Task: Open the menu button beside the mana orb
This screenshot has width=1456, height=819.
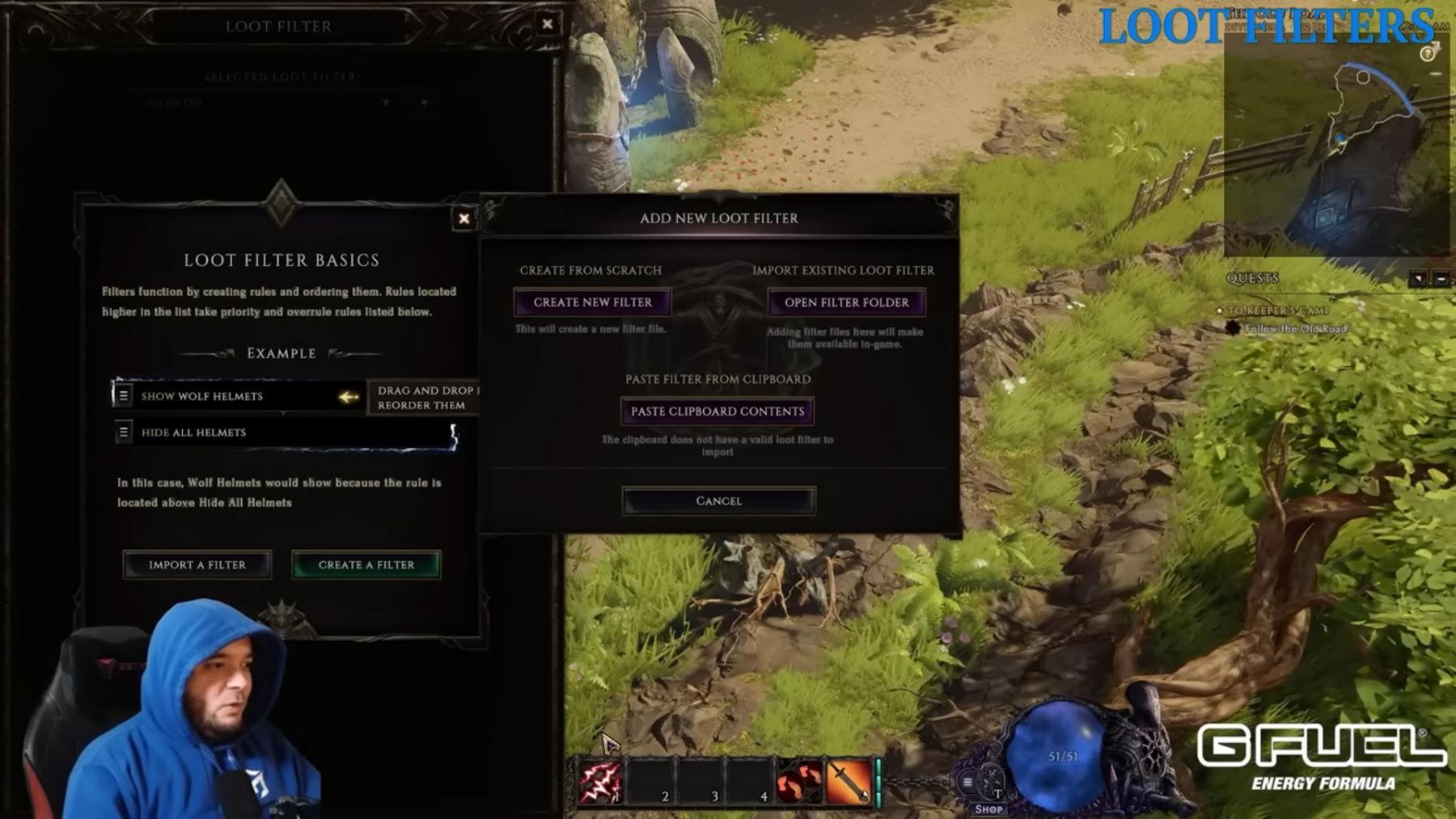Action: pyautogui.click(x=967, y=782)
